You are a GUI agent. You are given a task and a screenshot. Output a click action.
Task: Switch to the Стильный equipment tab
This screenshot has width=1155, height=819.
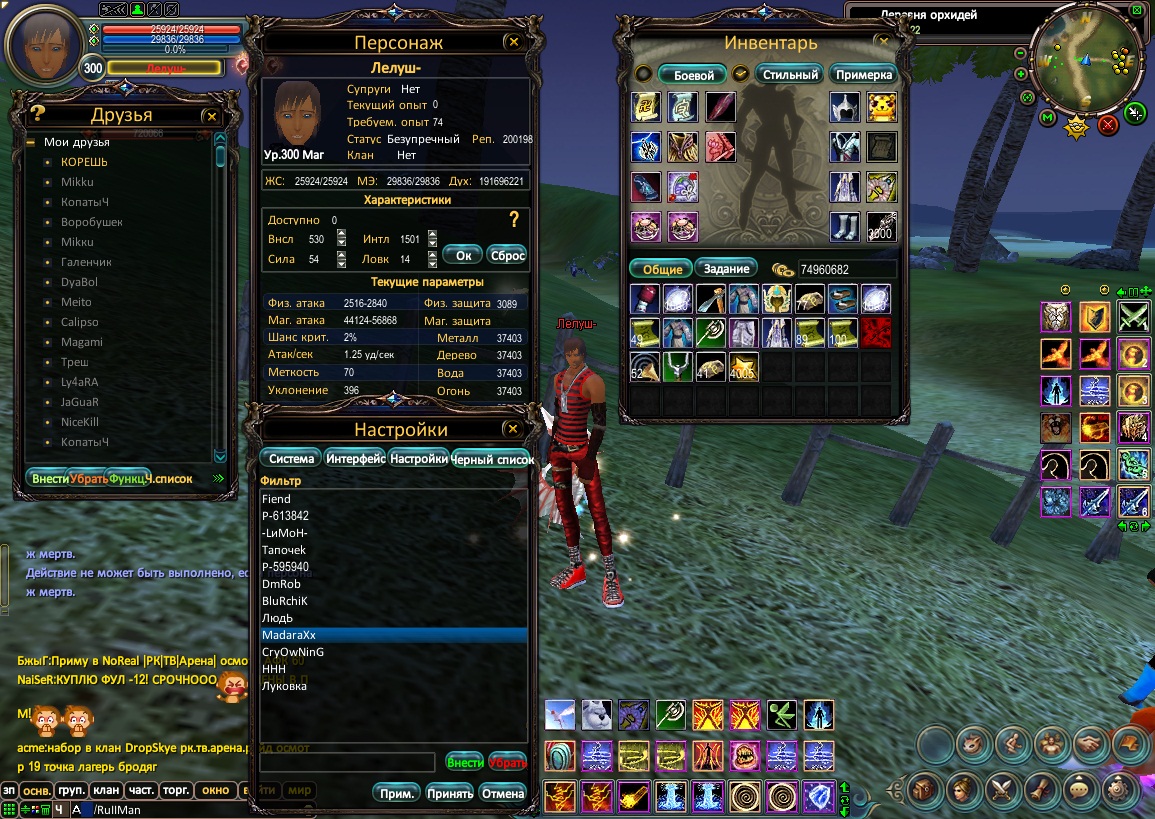click(790, 75)
